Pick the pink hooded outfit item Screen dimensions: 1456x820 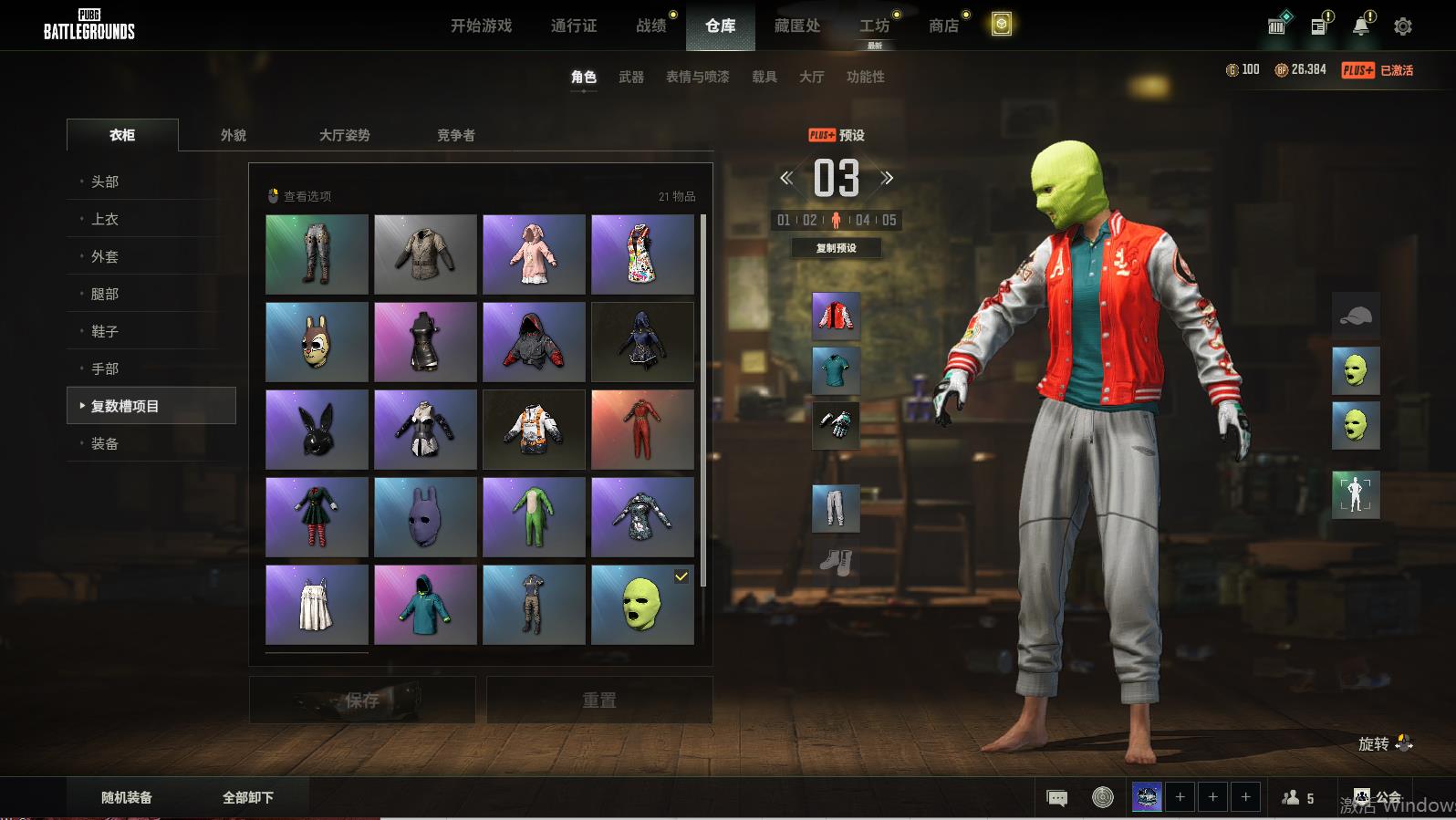(x=534, y=254)
